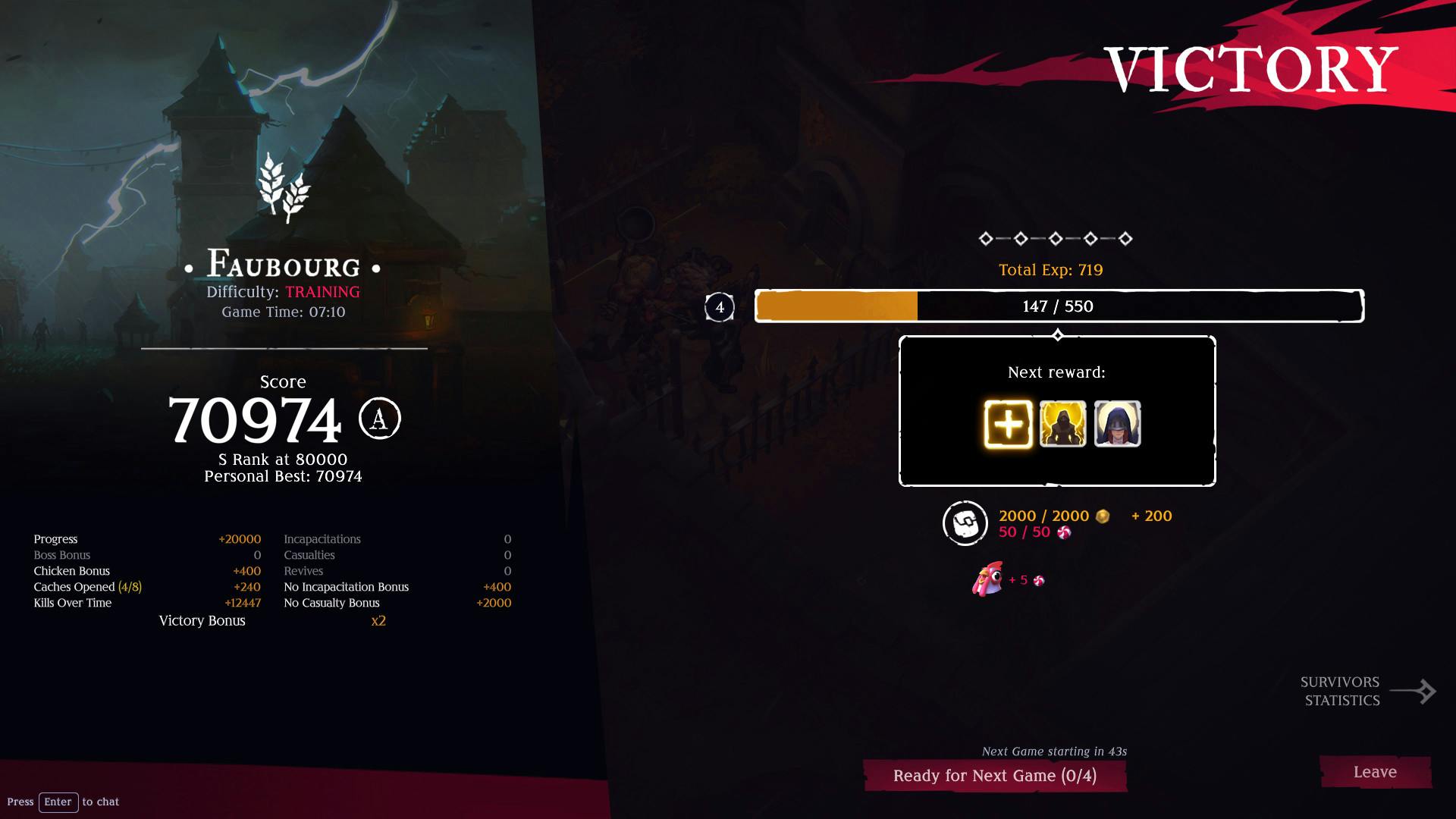Switch to the Survivors view
Screen dimensions: 1456x819
tap(1339, 682)
